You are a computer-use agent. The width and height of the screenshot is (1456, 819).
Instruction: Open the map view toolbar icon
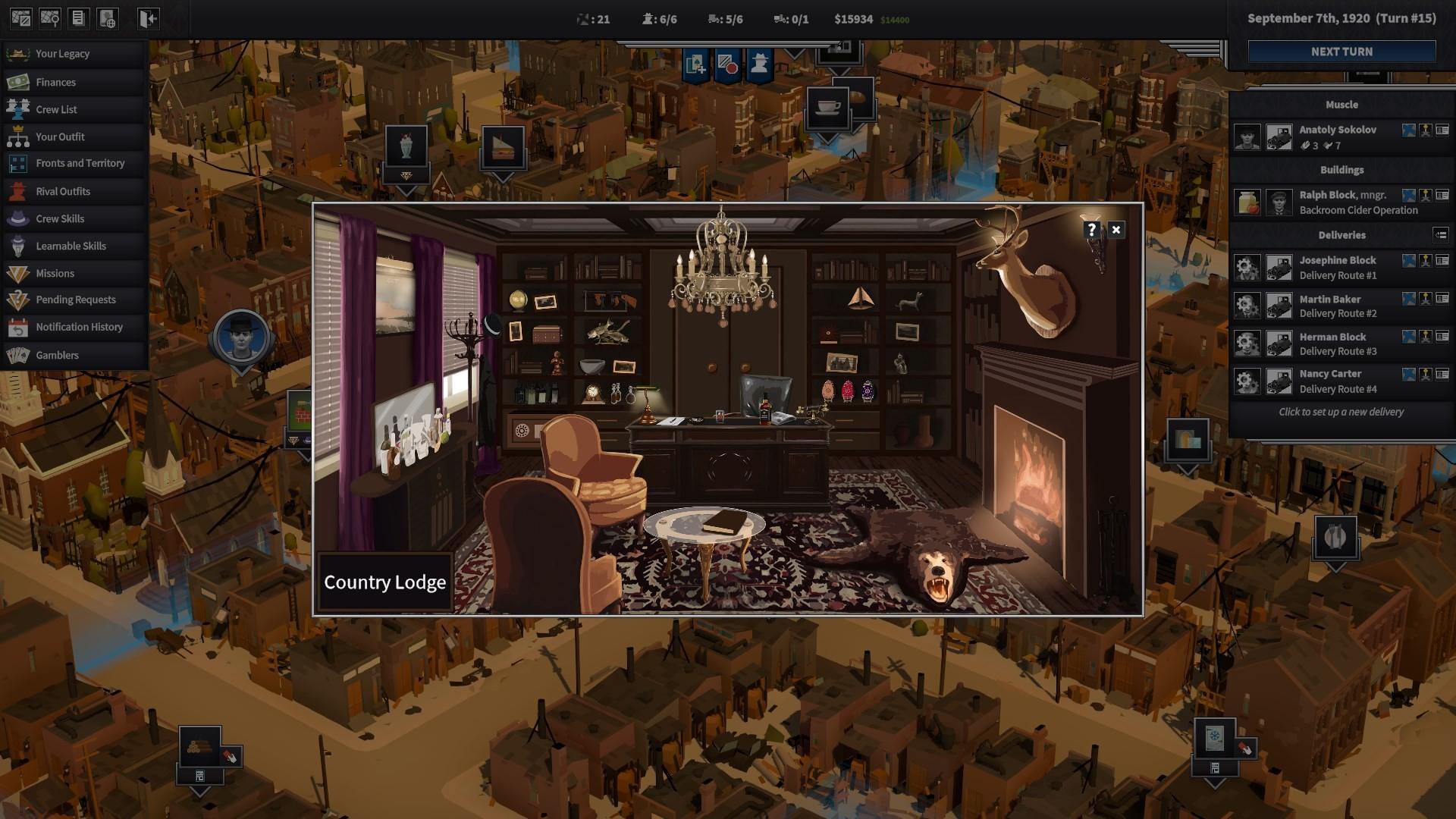(x=21, y=17)
